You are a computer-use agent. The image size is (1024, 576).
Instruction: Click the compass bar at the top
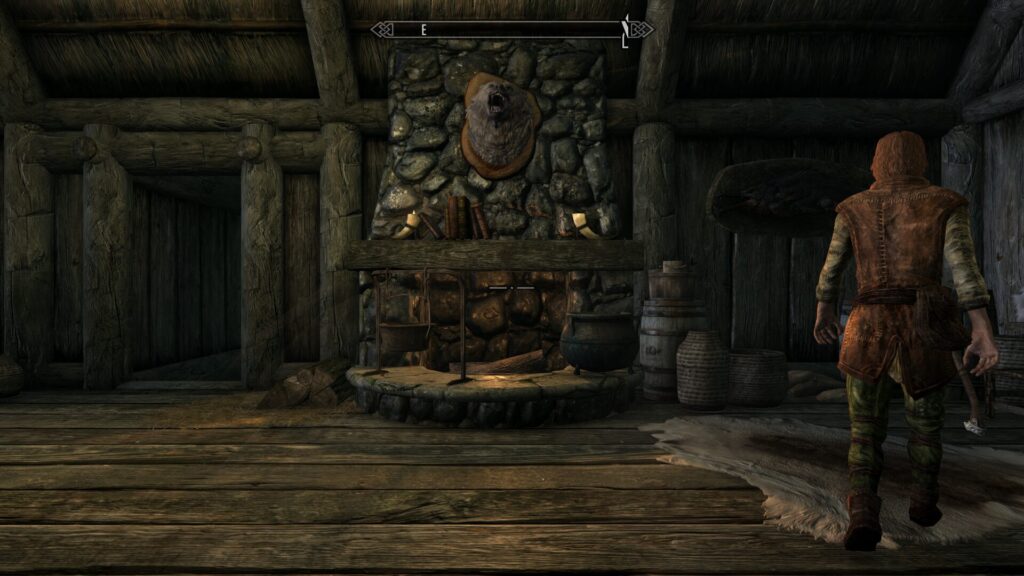[x=511, y=30]
